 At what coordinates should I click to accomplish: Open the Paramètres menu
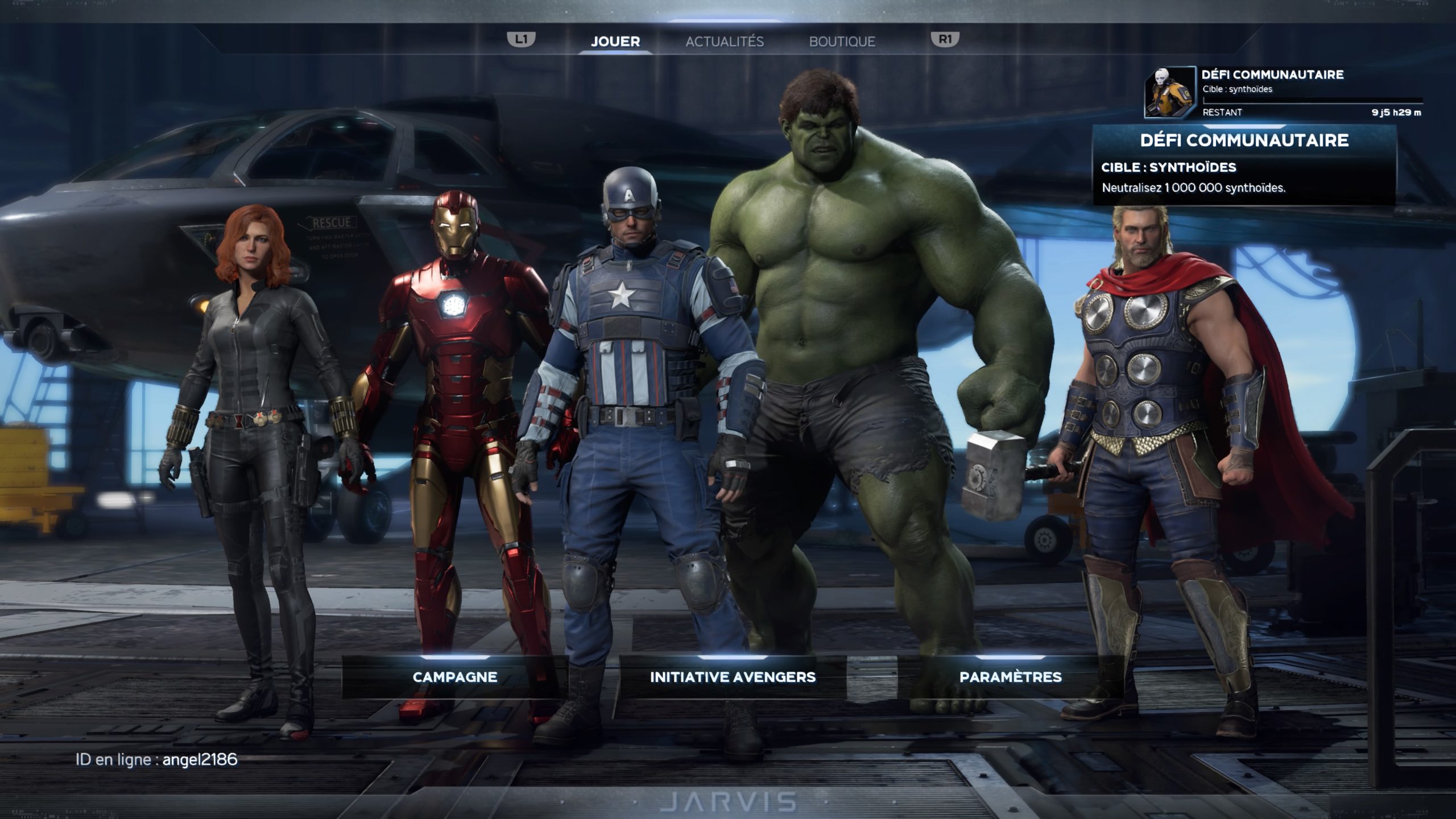(x=1010, y=677)
